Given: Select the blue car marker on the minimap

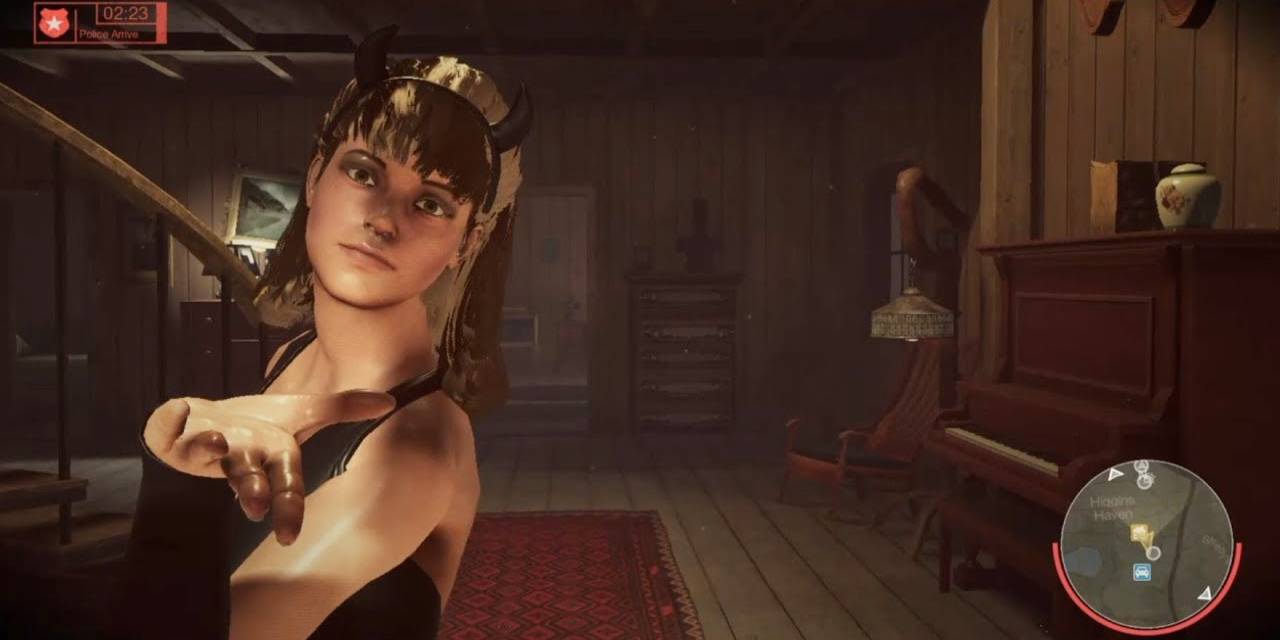Looking at the screenshot, I should tap(1140, 572).
